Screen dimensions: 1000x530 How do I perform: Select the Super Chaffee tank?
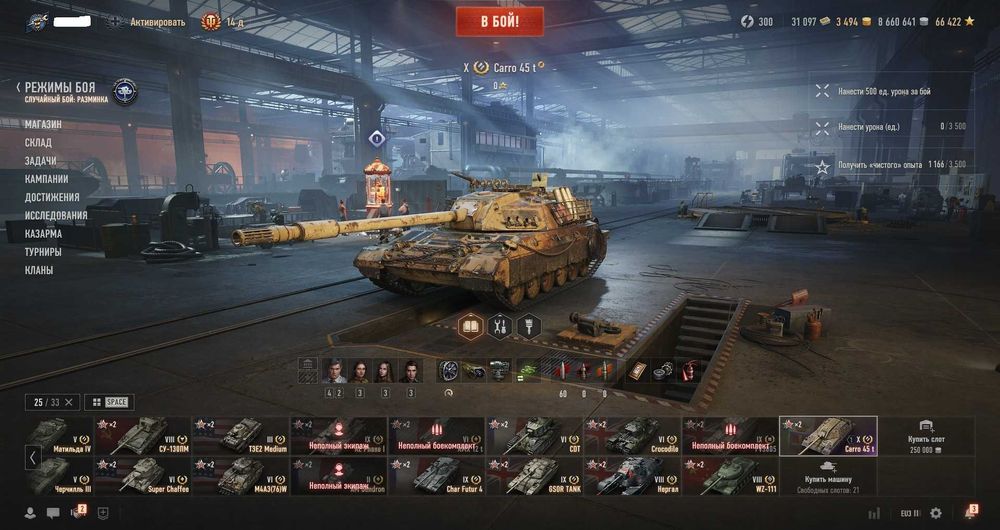click(x=144, y=476)
